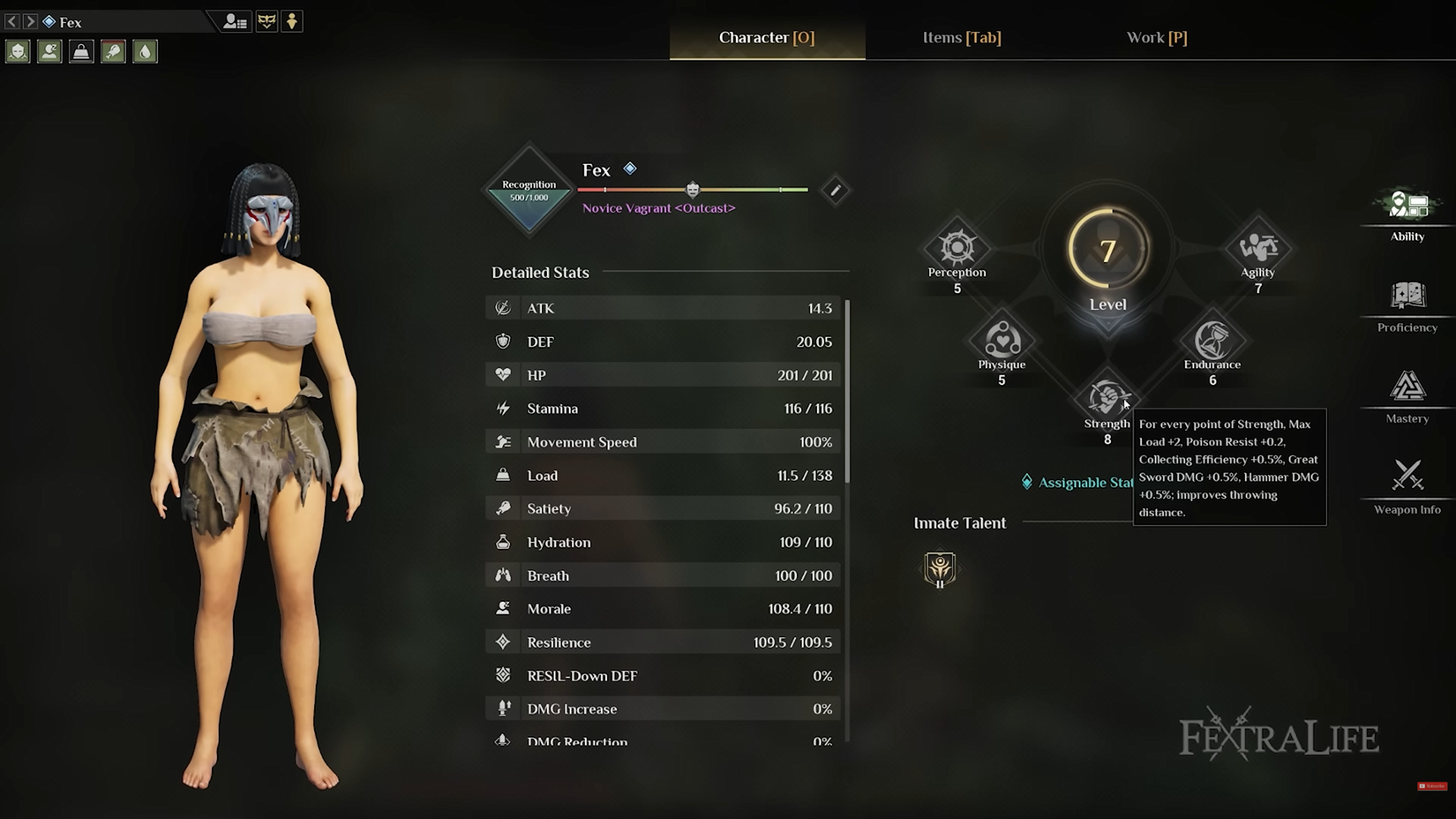Open the Work tab

pos(1156,37)
